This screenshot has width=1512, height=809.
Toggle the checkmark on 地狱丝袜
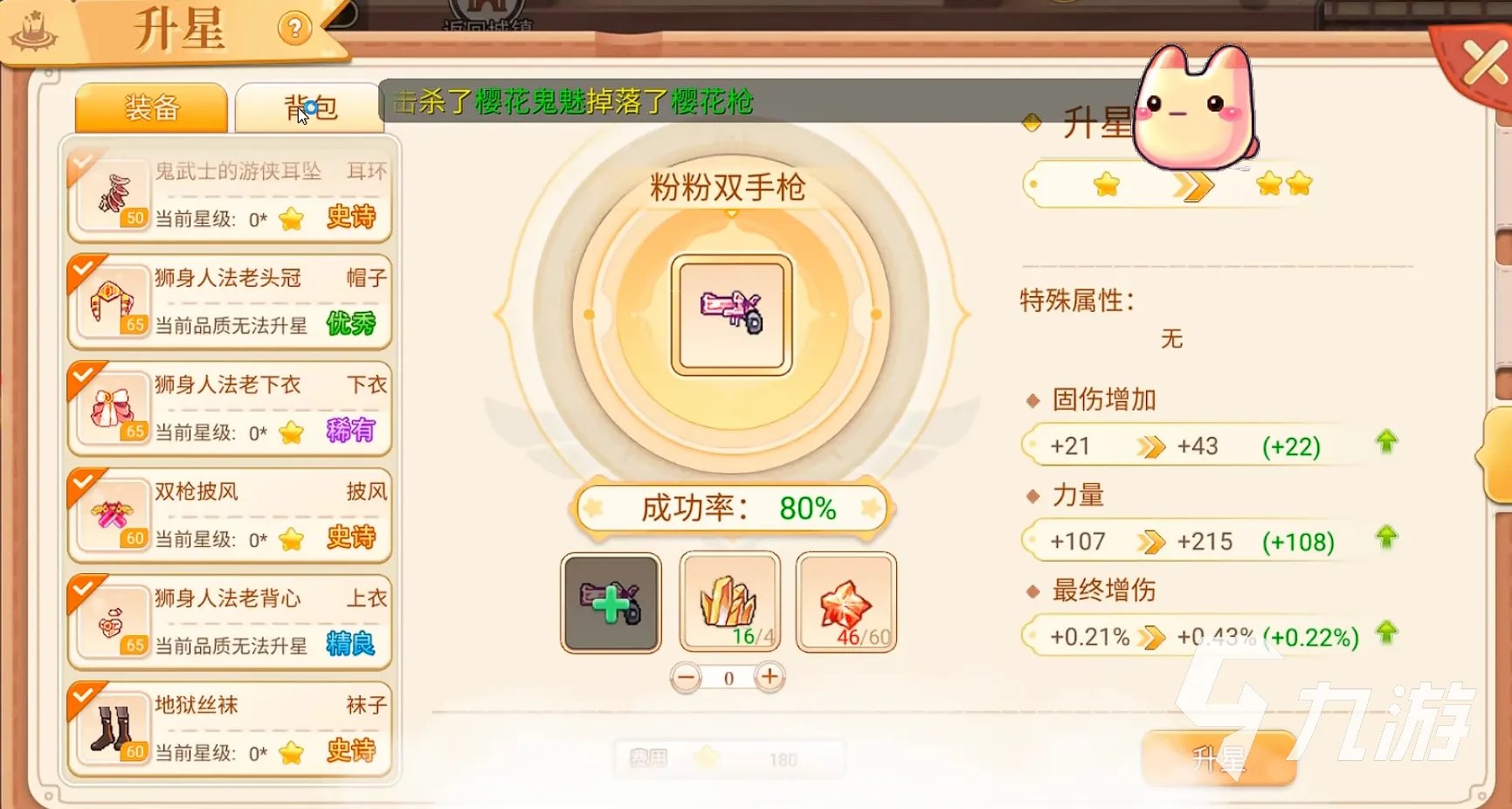pos(83,693)
